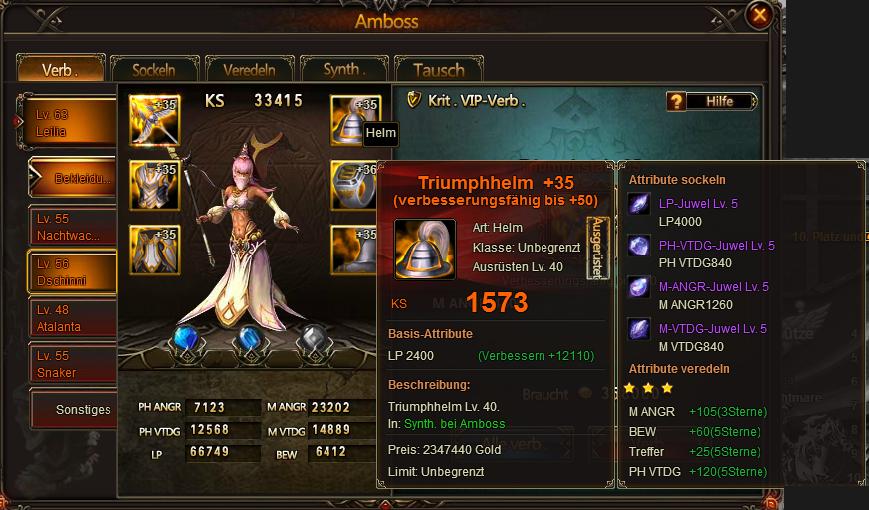
Task: Open the Sonstiges category
Action: (x=80, y=409)
